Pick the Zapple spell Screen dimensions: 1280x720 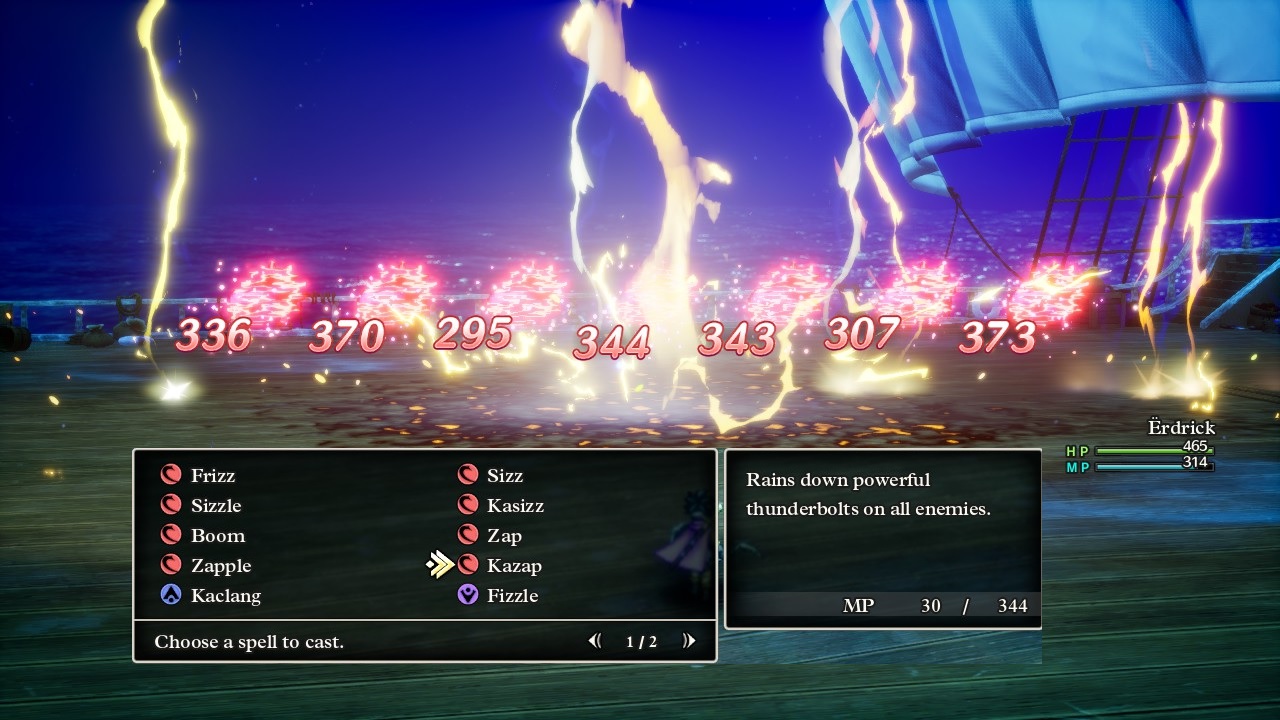tap(221, 566)
